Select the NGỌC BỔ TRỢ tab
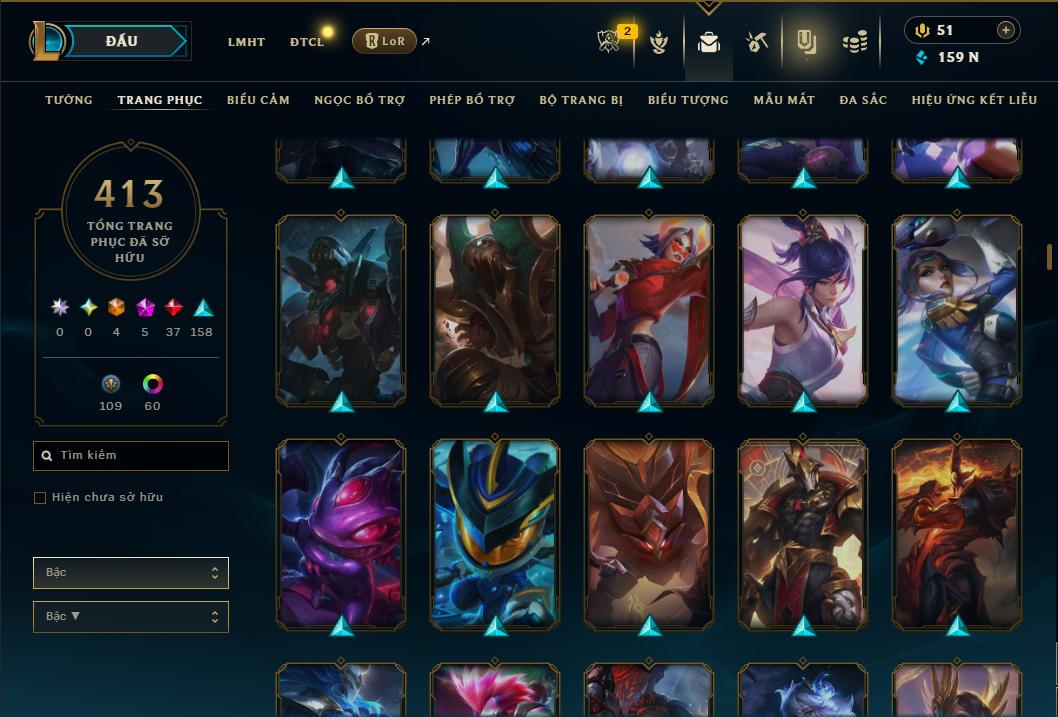The image size is (1058, 717). [x=359, y=100]
